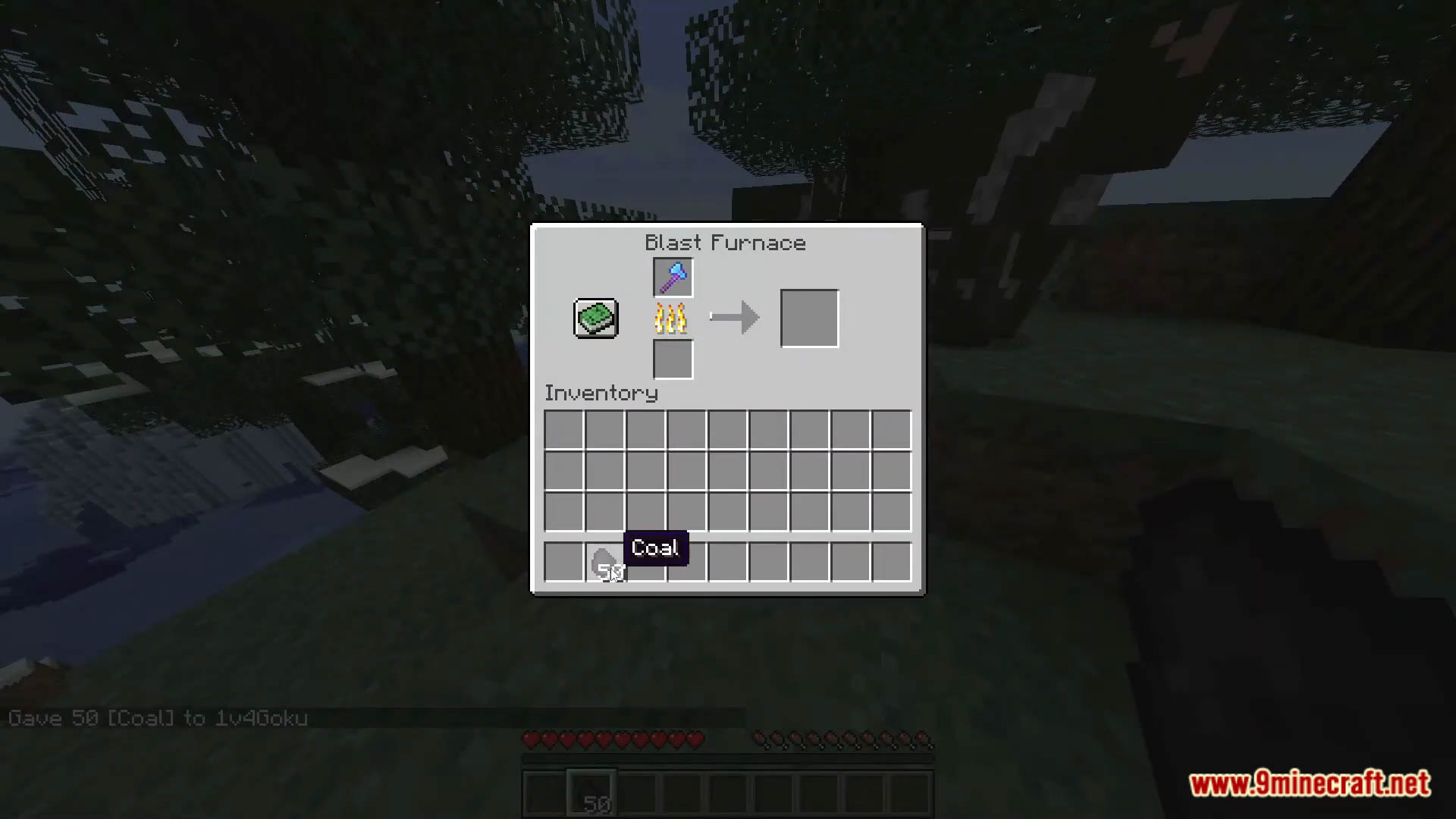
Task: Click the first heart in the health bar
Action: (x=532, y=738)
